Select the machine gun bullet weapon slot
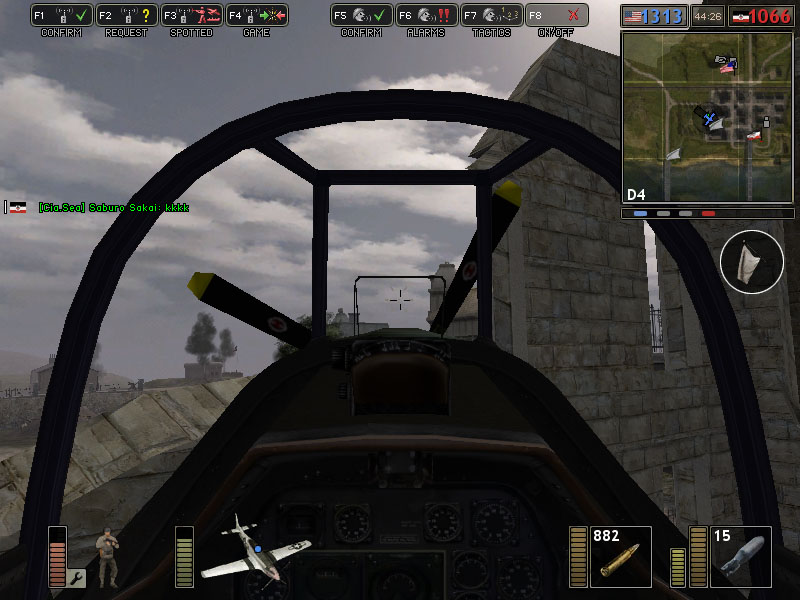Screen dimensions: 800x600 [x=620, y=557]
